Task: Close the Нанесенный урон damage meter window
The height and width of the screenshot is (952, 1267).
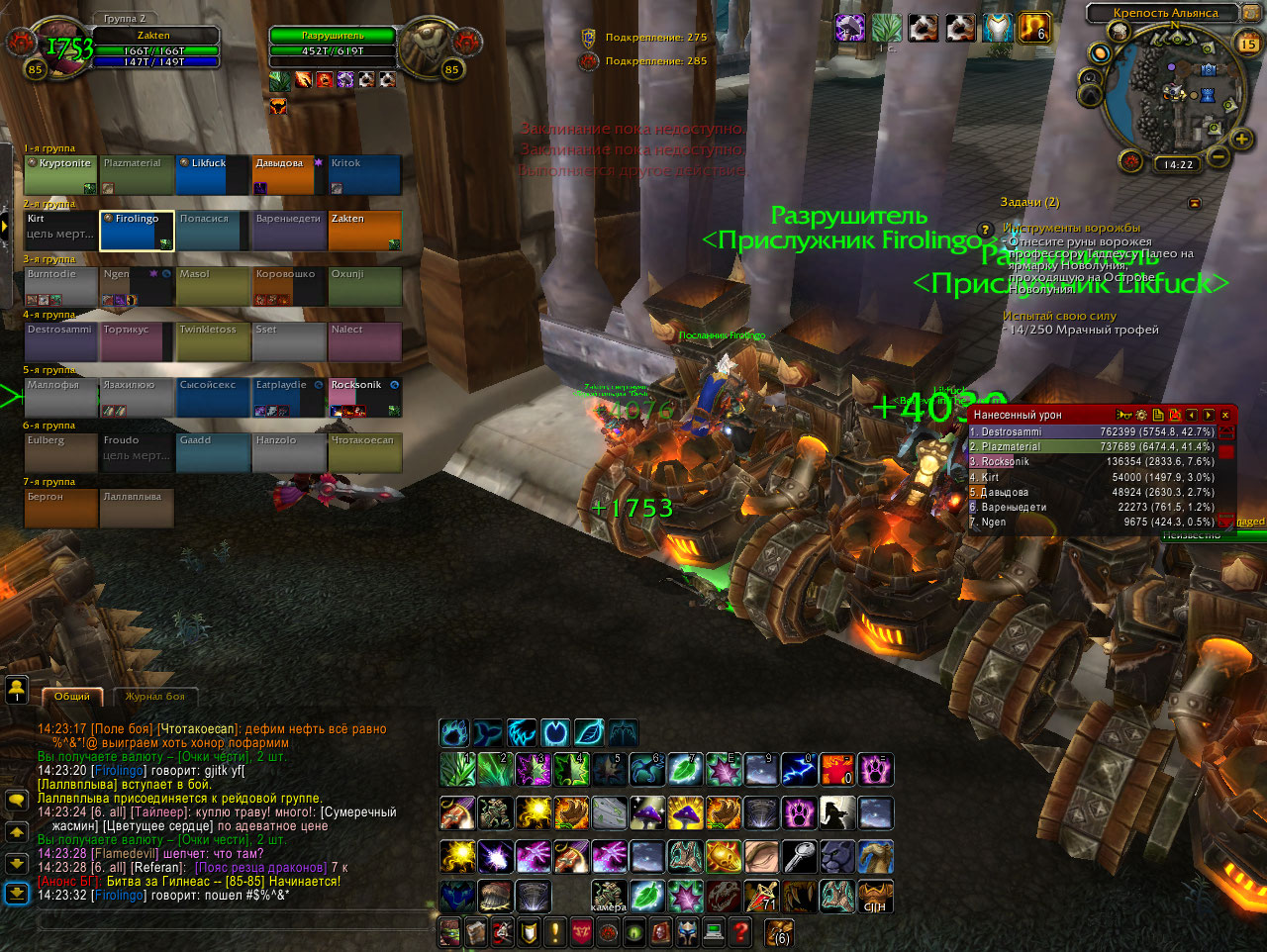Action: coord(1225,416)
